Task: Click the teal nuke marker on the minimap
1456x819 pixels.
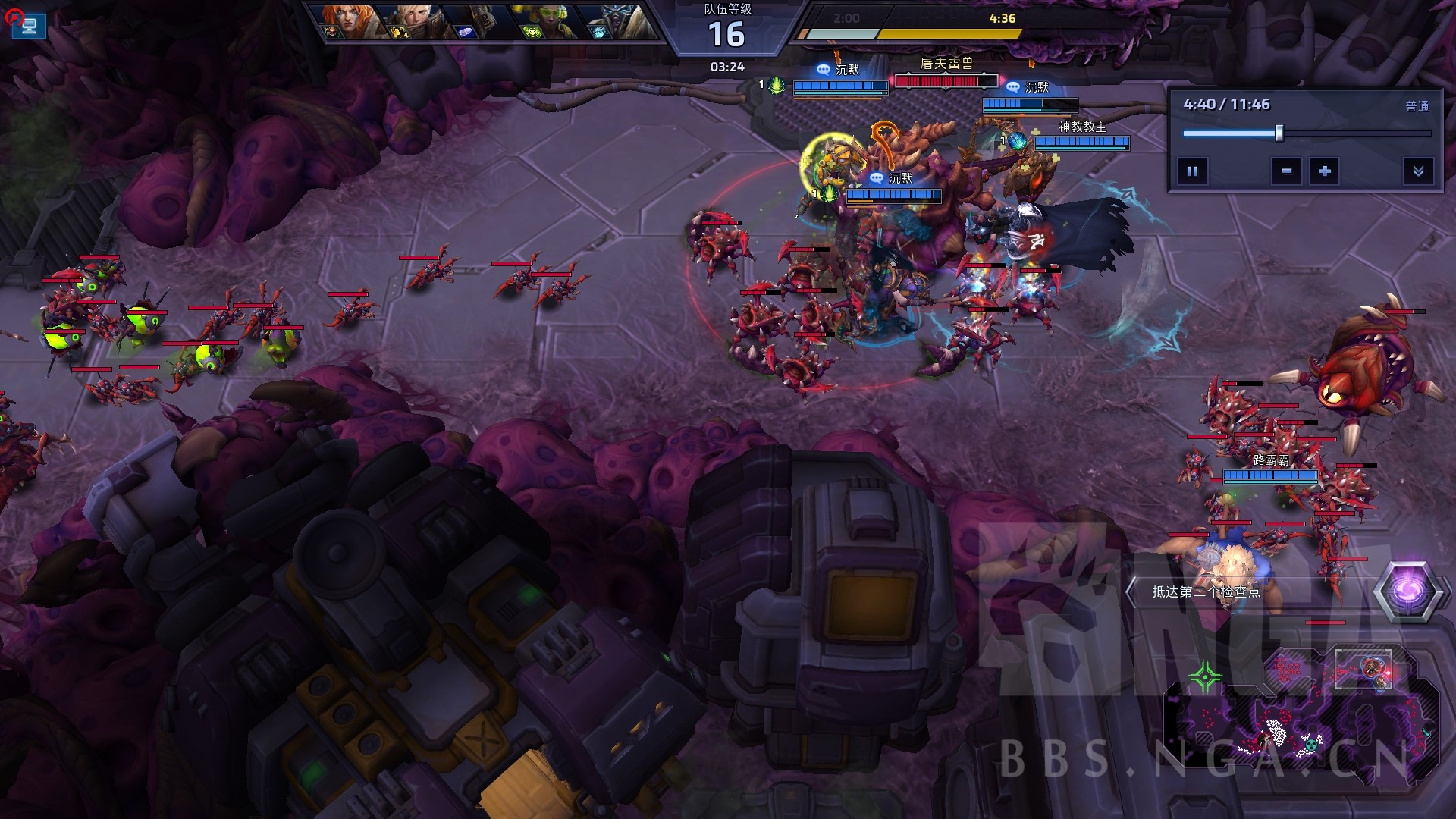Action: [x=1311, y=744]
